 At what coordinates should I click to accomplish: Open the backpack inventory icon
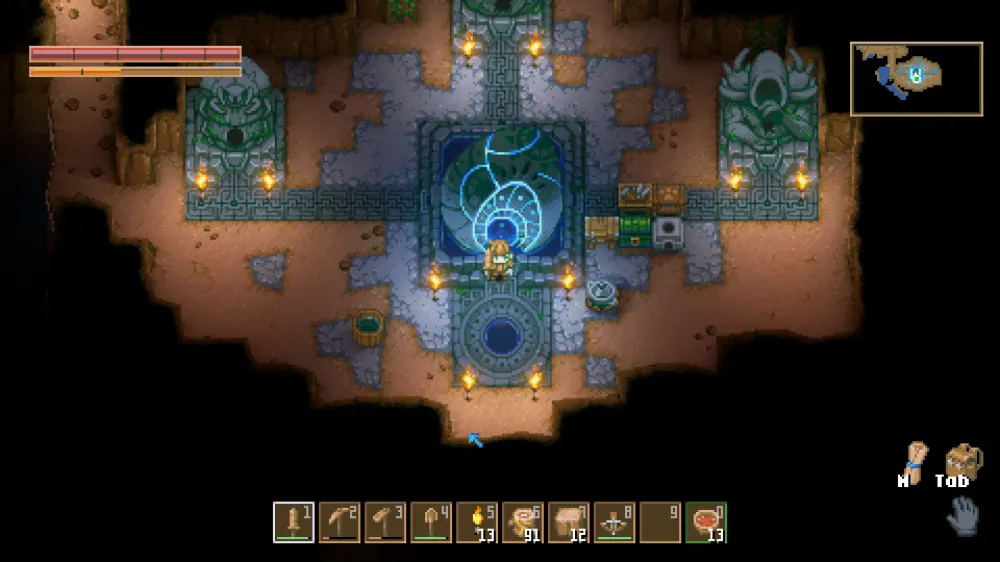pyautogui.click(x=963, y=462)
